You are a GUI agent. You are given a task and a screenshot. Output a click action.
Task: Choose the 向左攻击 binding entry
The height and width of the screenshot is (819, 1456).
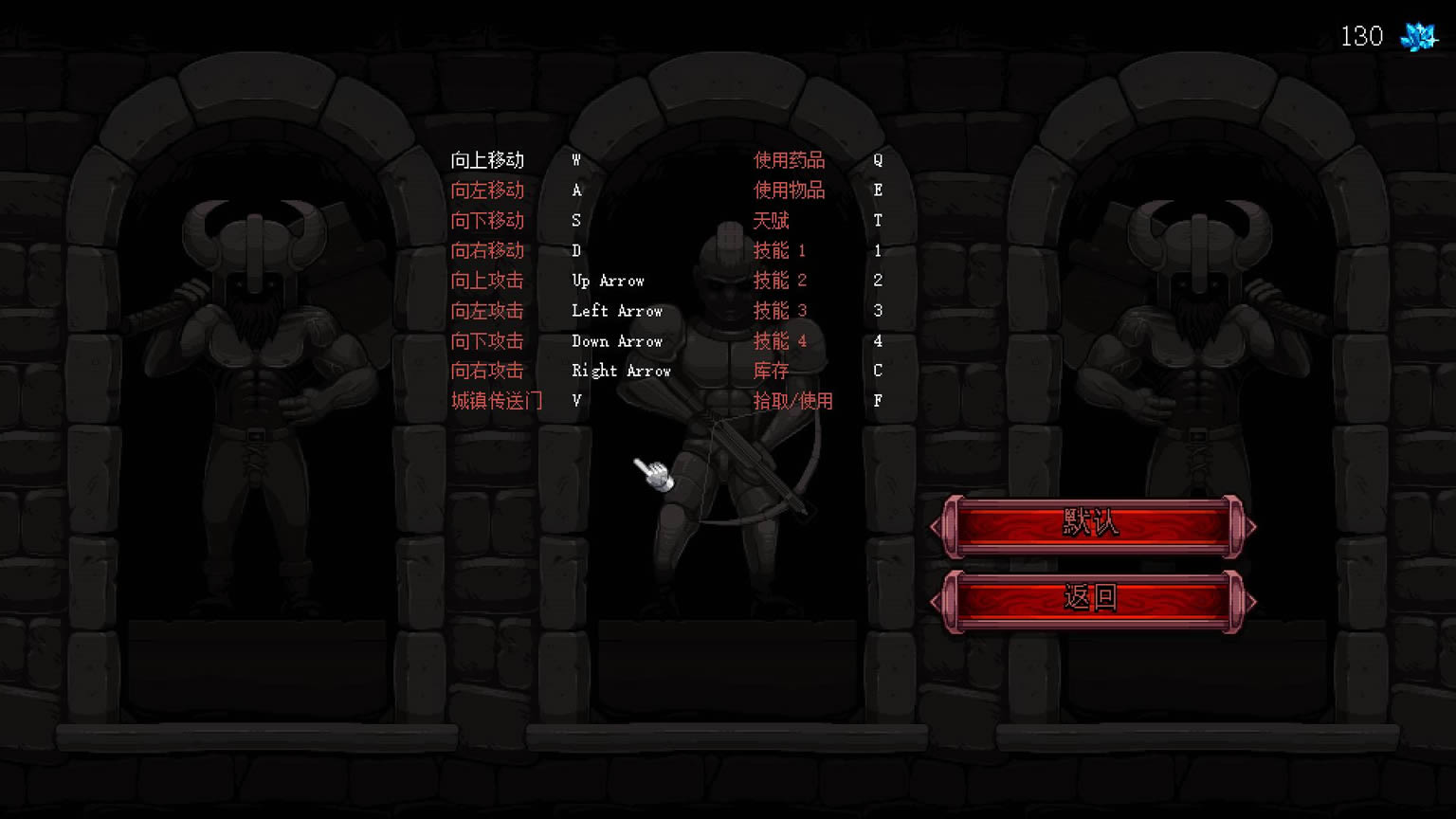pyautogui.click(x=487, y=311)
